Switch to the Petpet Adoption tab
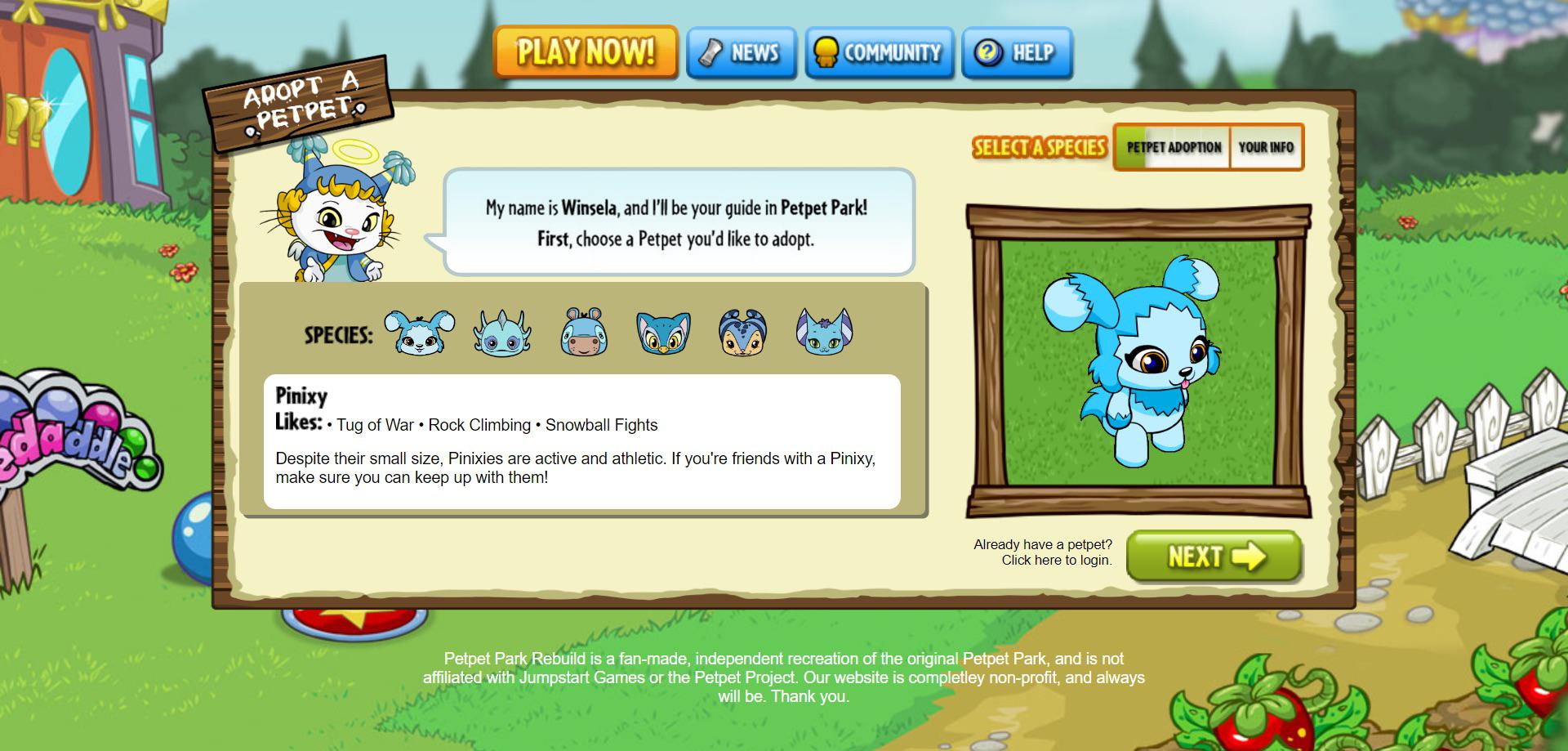This screenshot has height=751, width=1568. coord(1174,147)
